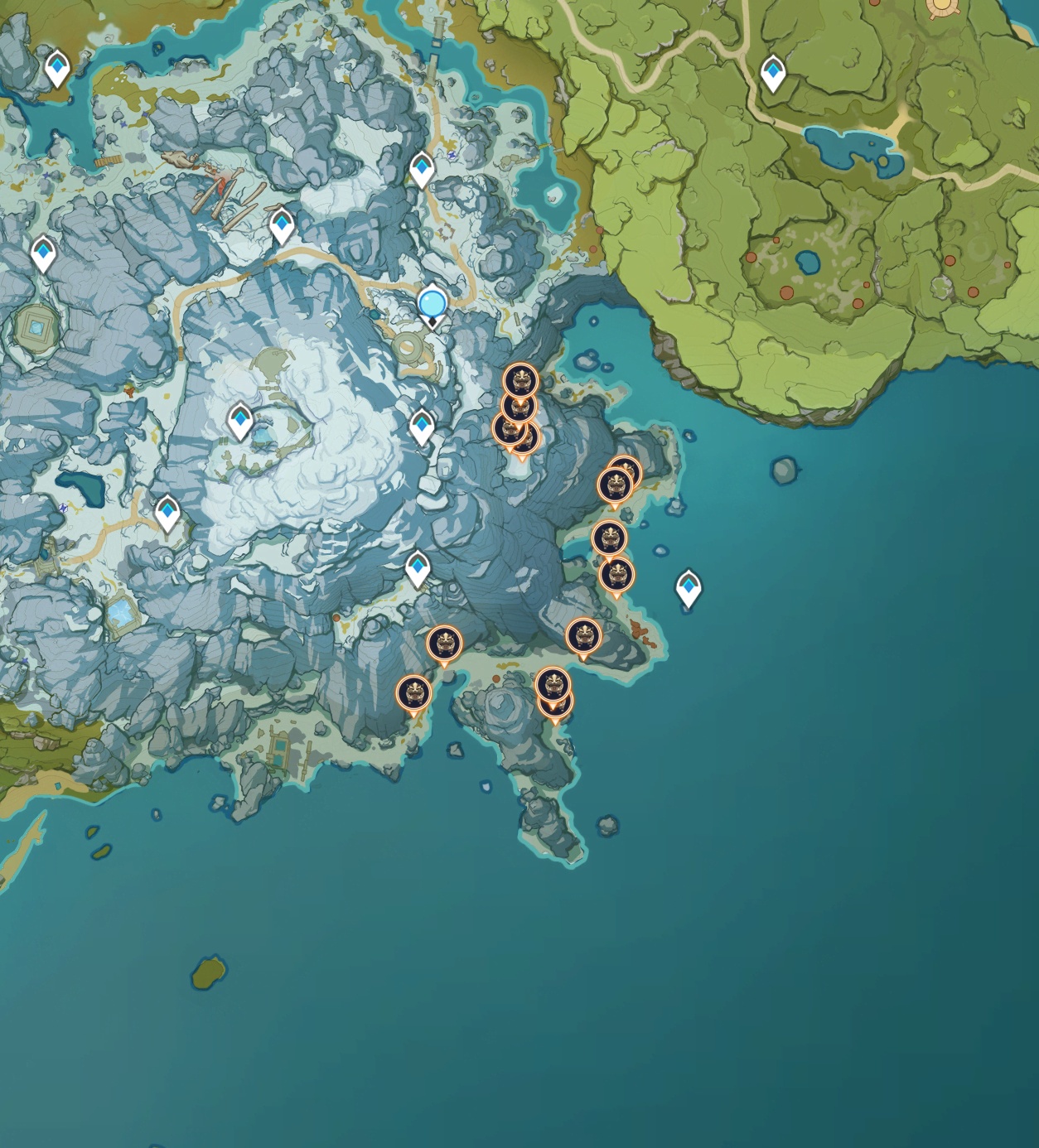Click the teleport waypoint out in the sea
This screenshot has height=1148, width=1039.
pyautogui.click(x=689, y=587)
